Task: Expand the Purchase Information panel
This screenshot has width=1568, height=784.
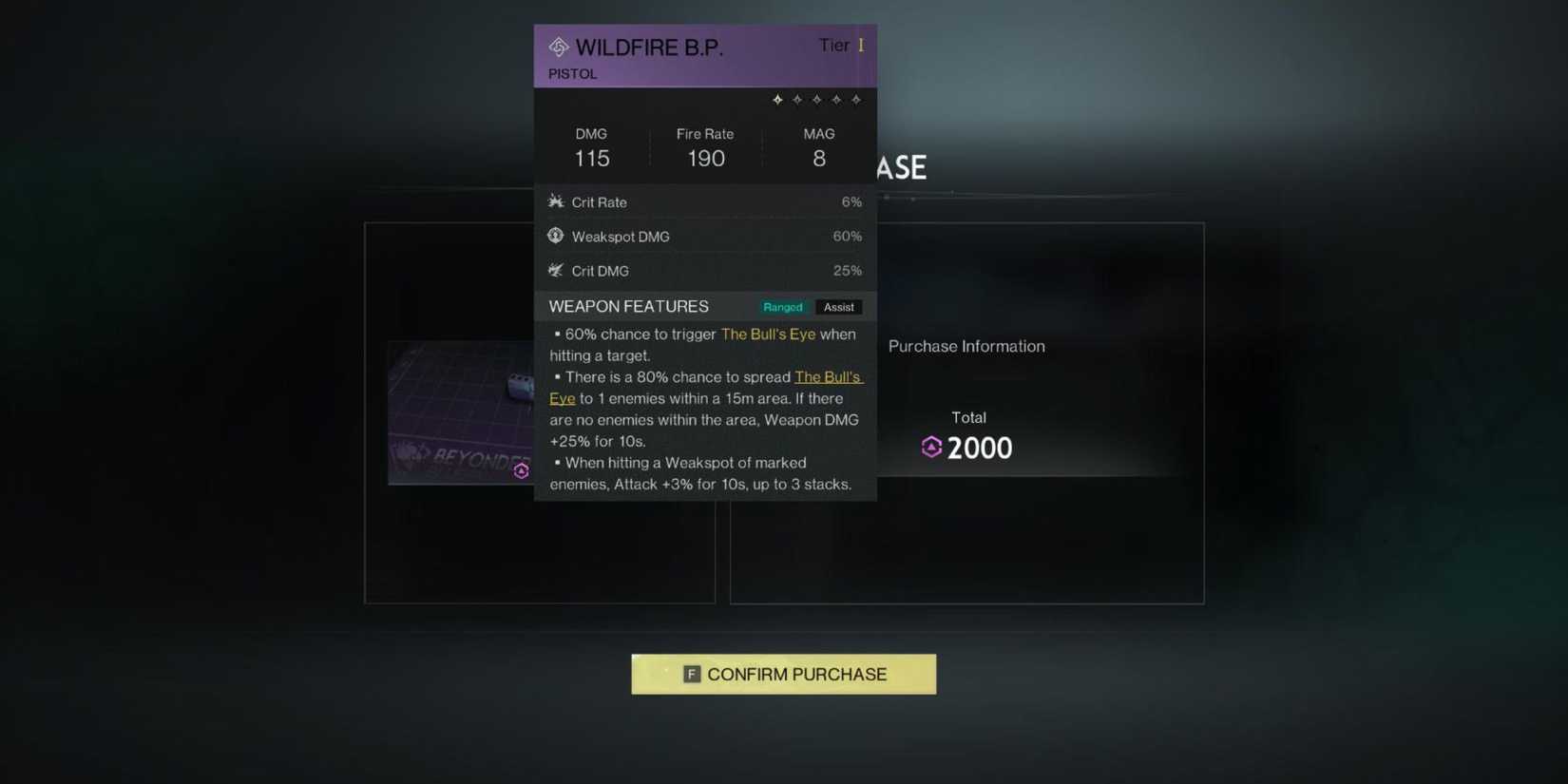Action: click(966, 346)
